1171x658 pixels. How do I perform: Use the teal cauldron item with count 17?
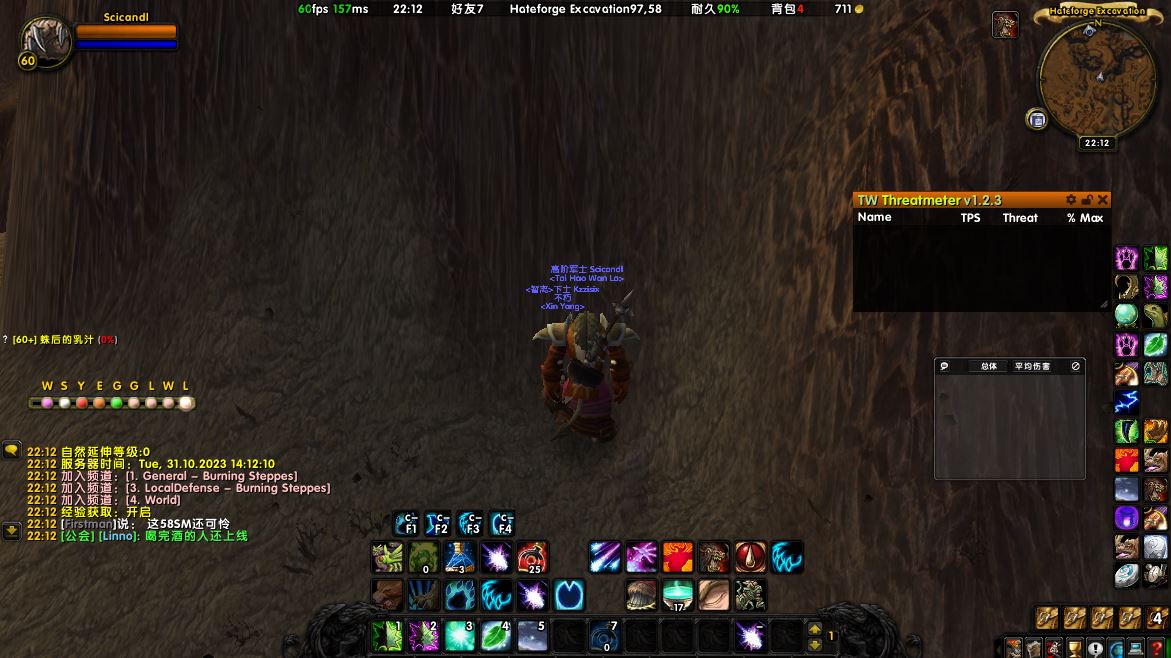tap(677, 595)
